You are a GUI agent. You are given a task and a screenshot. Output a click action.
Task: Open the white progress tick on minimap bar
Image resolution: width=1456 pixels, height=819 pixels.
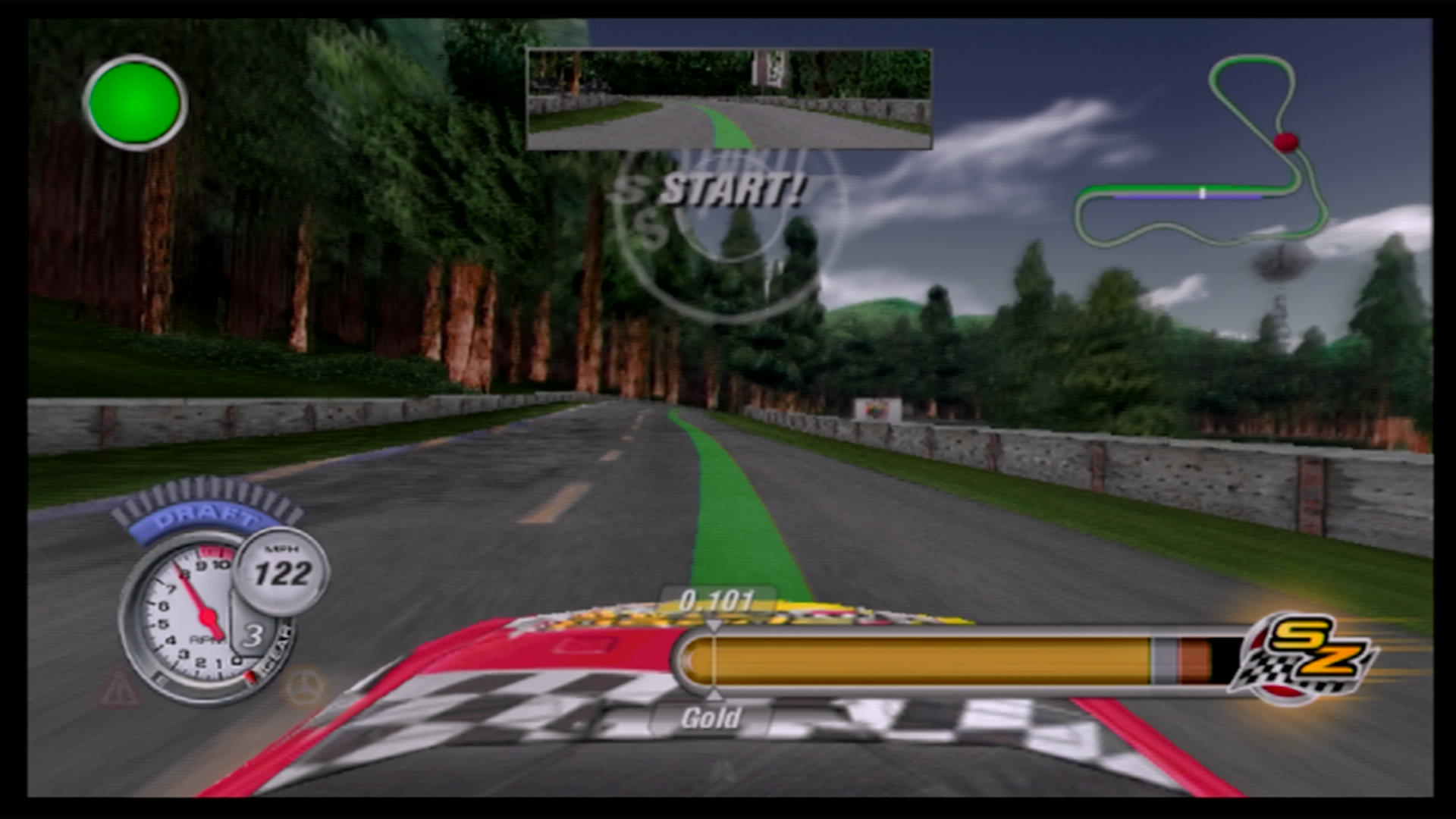click(x=1204, y=193)
